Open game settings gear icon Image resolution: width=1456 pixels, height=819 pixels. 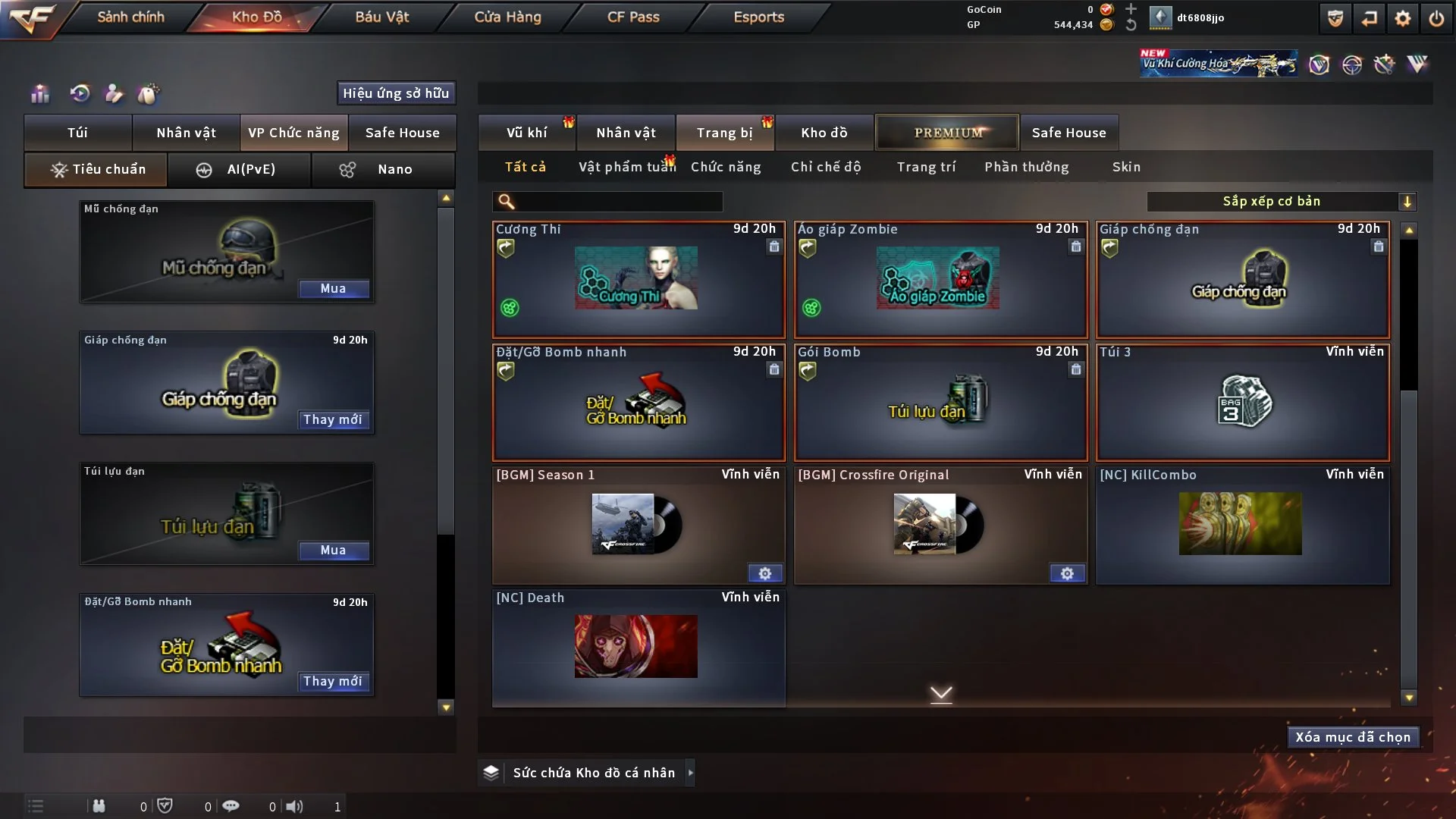[1403, 18]
